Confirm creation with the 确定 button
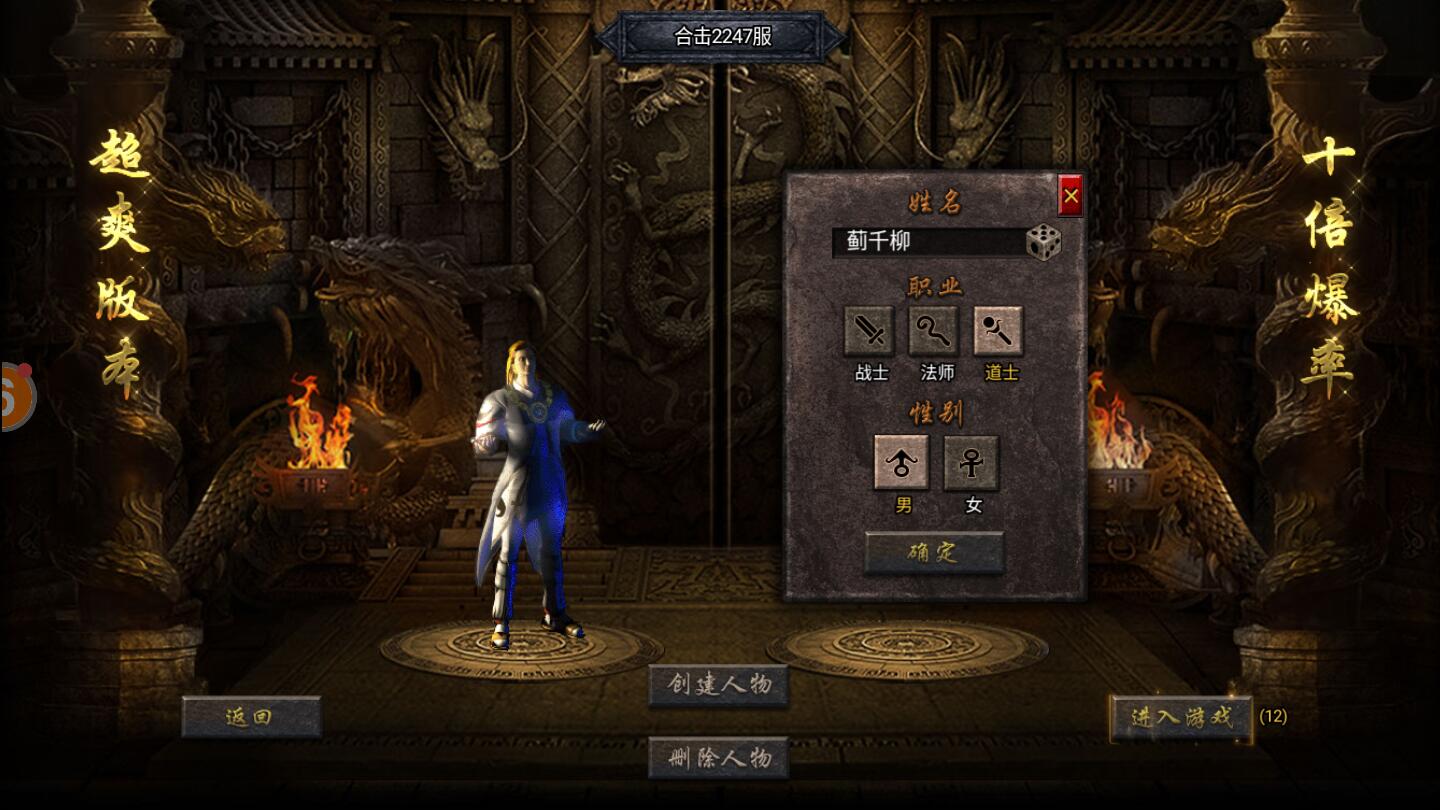The image size is (1440, 810). 933,553
